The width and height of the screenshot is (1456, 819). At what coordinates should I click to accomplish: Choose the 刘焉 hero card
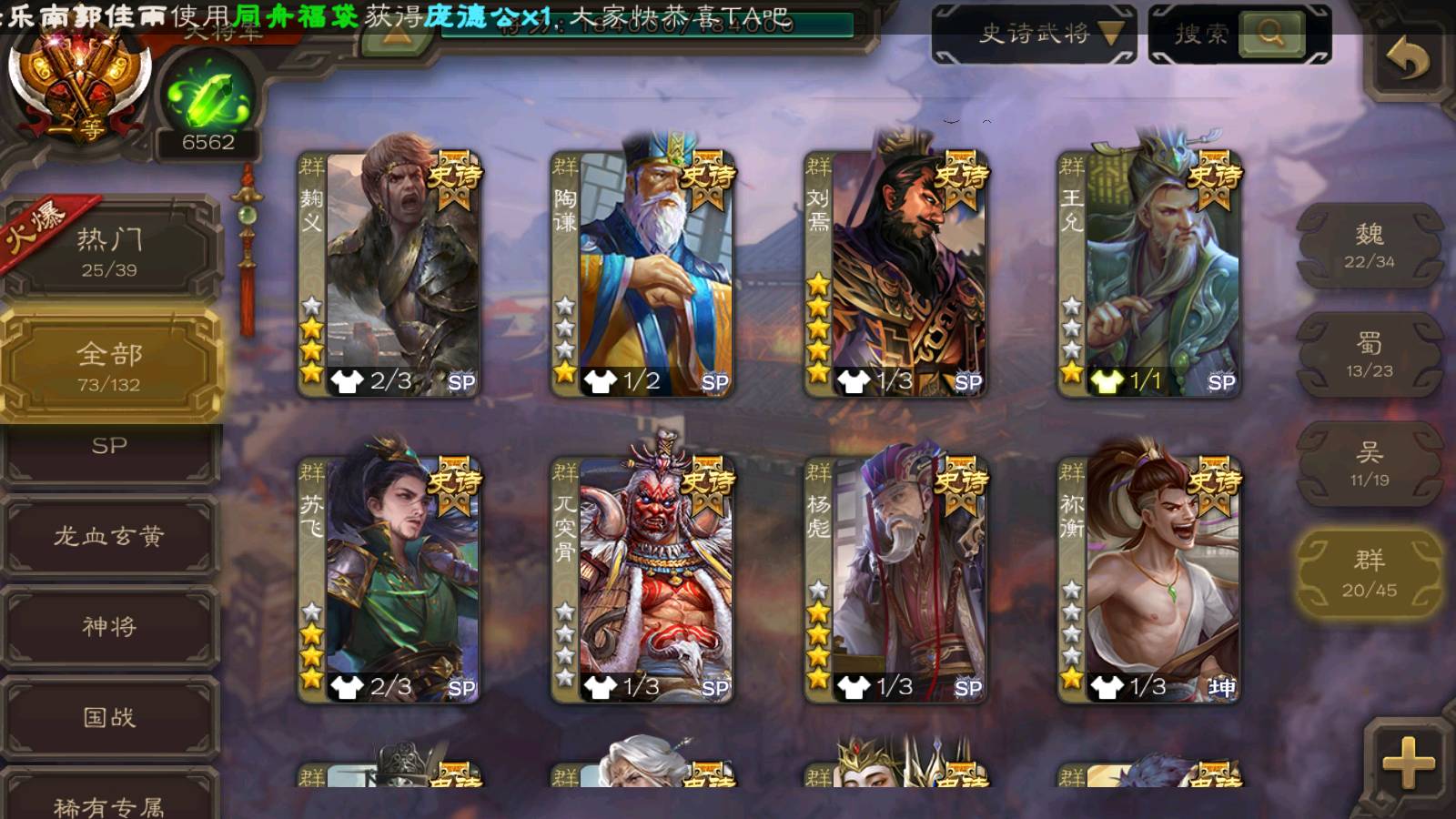[x=897, y=273]
